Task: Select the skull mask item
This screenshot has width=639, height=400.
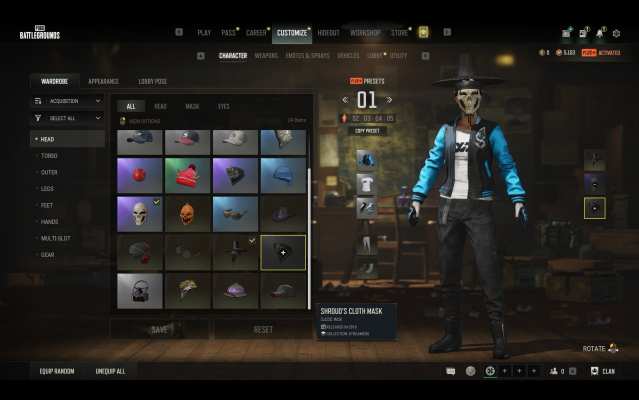Action: pyautogui.click(x=139, y=212)
